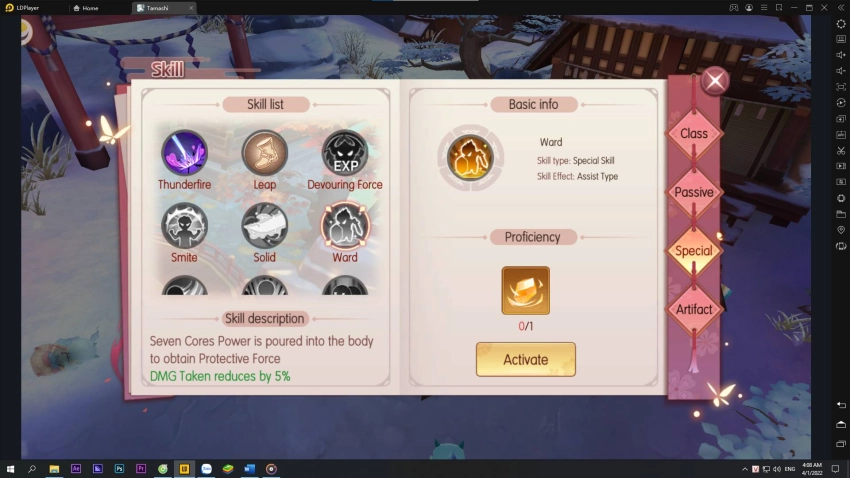Switch to the Artifact tab
Image resolution: width=850 pixels, height=478 pixels.
694,309
